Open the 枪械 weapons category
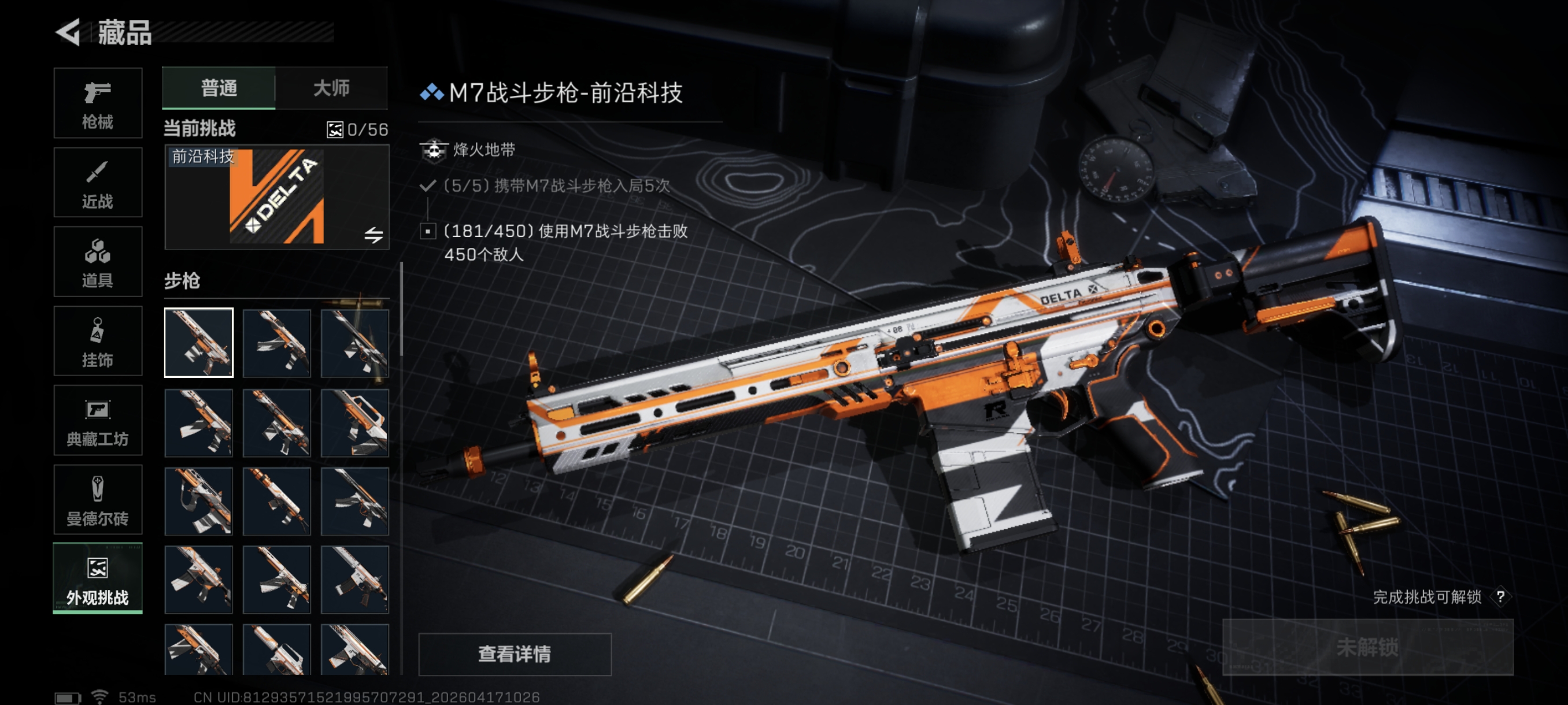 tap(97, 103)
